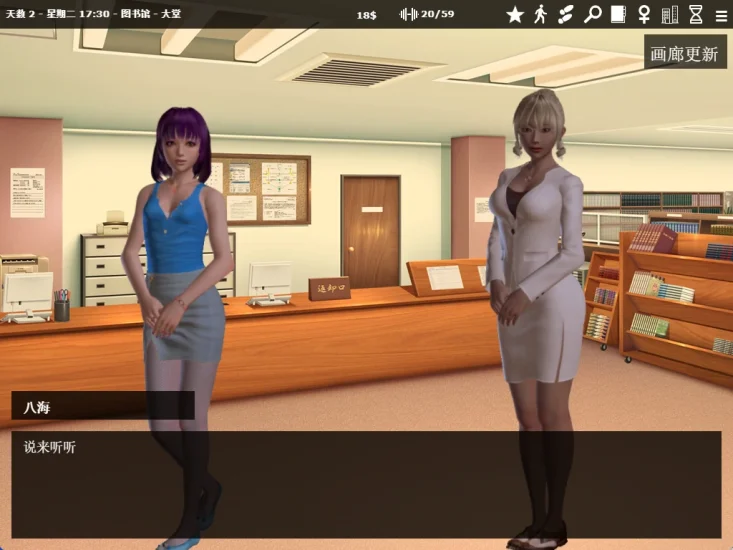The width and height of the screenshot is (733, 550).
Task: Open the footprints icon
Action: pyautogui.click(x=567, y=14)
